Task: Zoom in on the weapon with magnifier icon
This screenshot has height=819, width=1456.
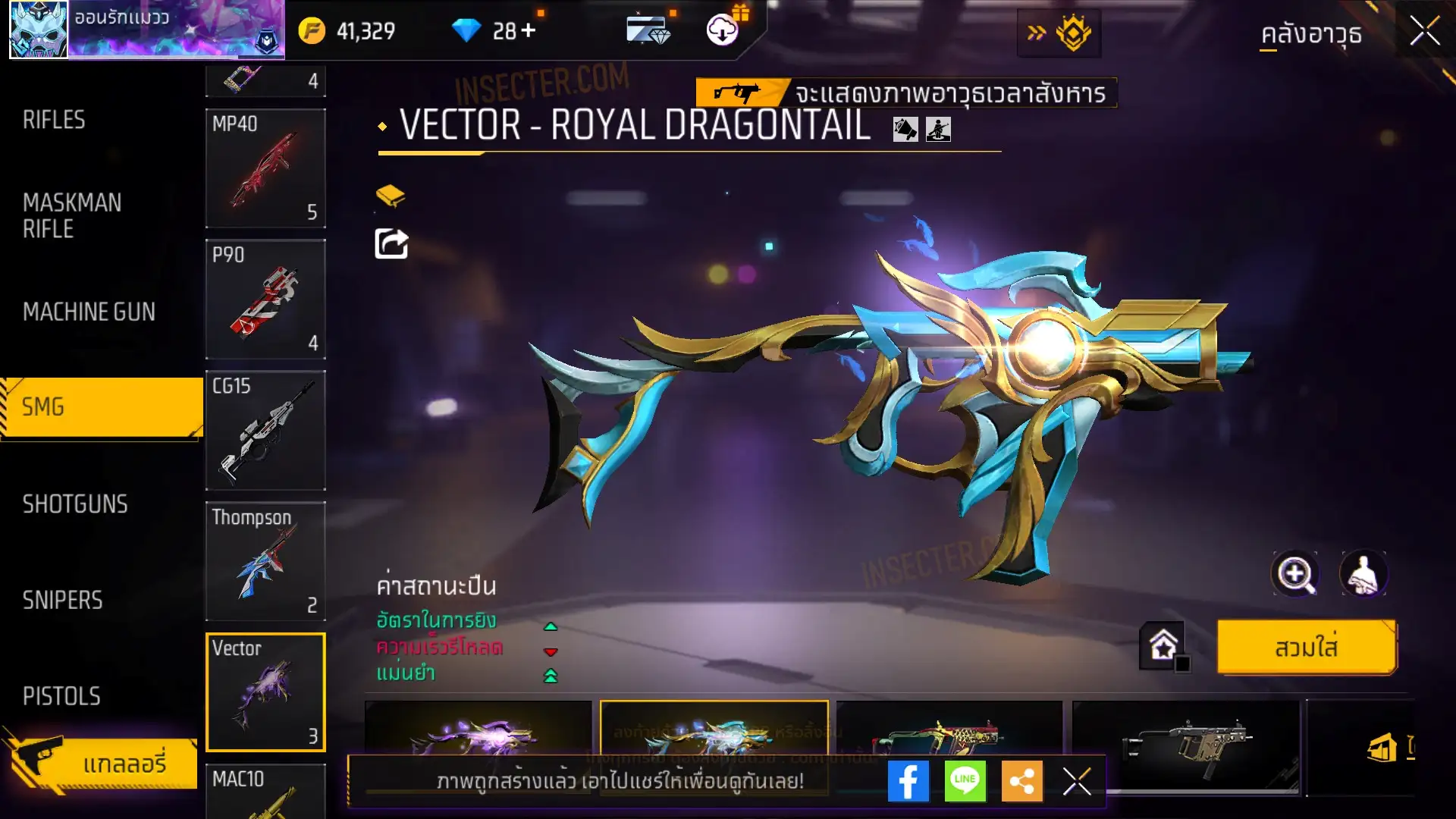Action: (x=1295, y=574)
